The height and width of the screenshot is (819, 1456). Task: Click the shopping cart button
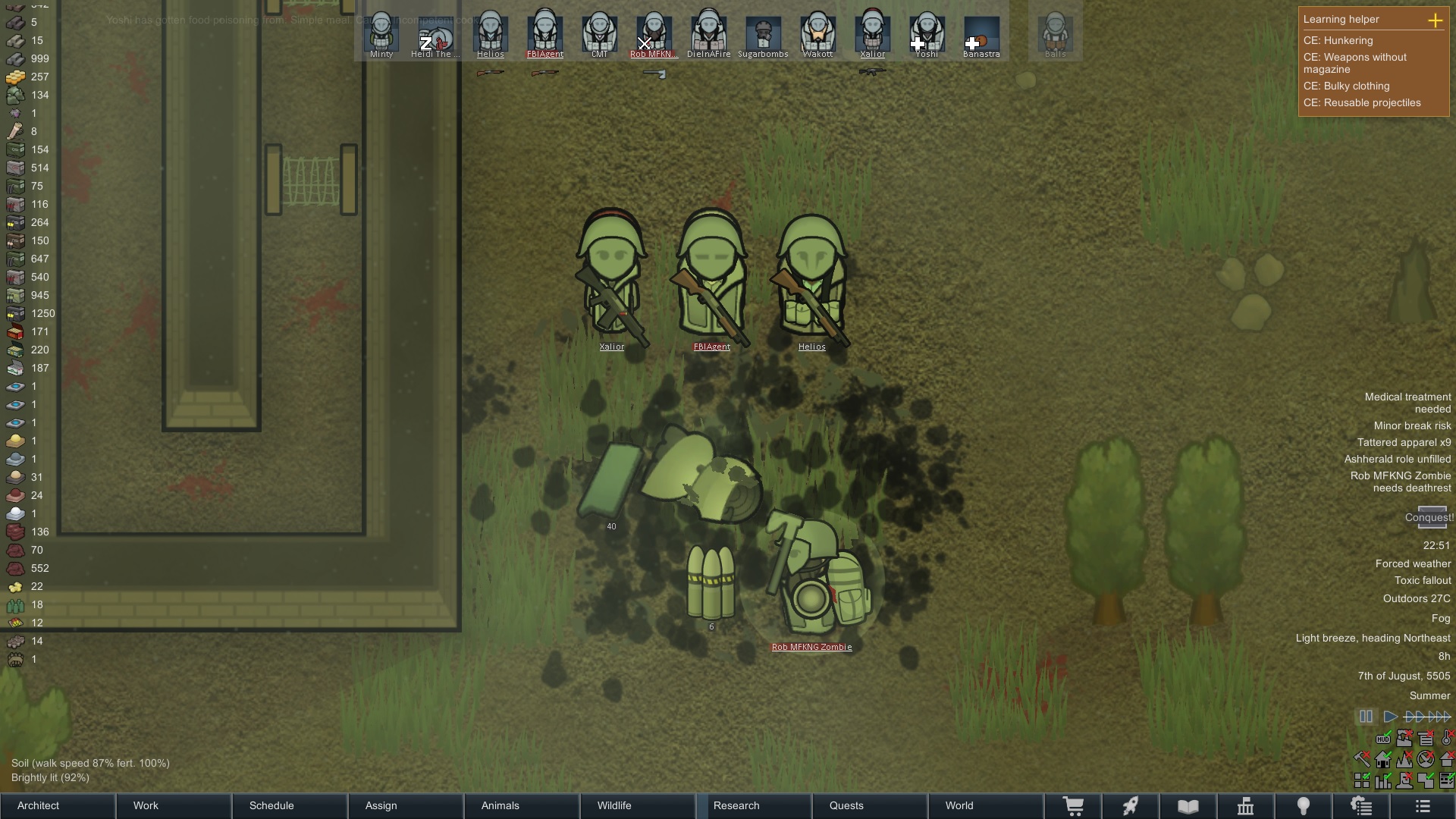click(x=1073, y=806)
